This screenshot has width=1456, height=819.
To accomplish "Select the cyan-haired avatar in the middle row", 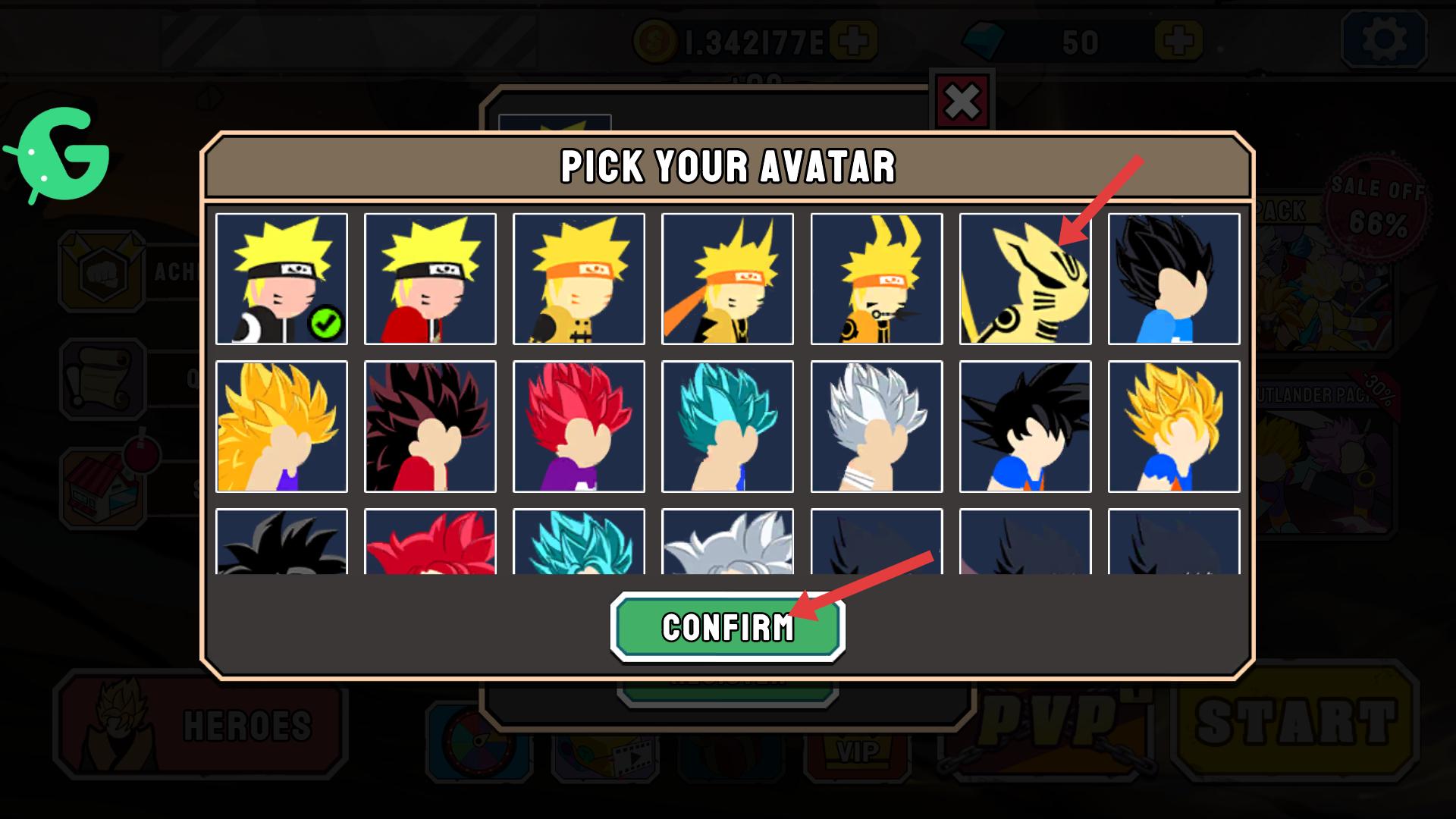I will tap(727, 427).
